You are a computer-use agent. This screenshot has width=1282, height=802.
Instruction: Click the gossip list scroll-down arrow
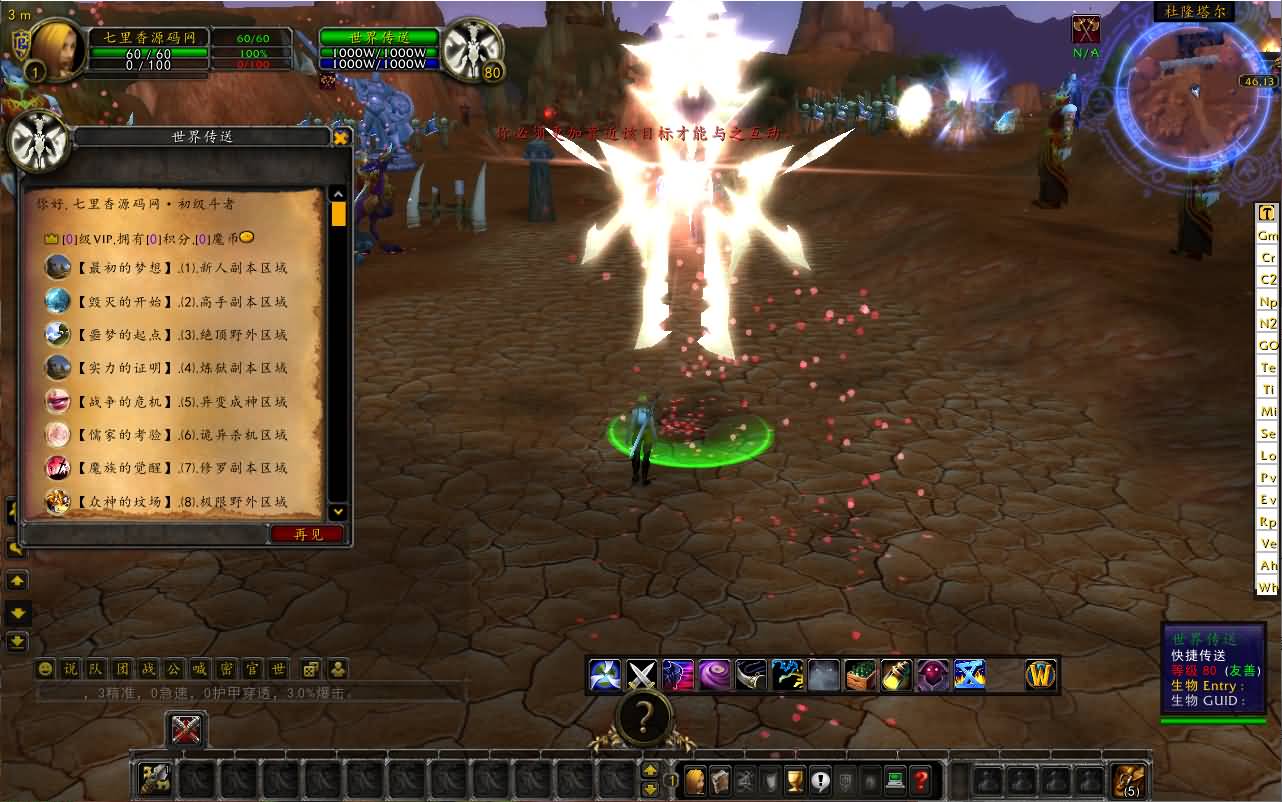(338, 511)
